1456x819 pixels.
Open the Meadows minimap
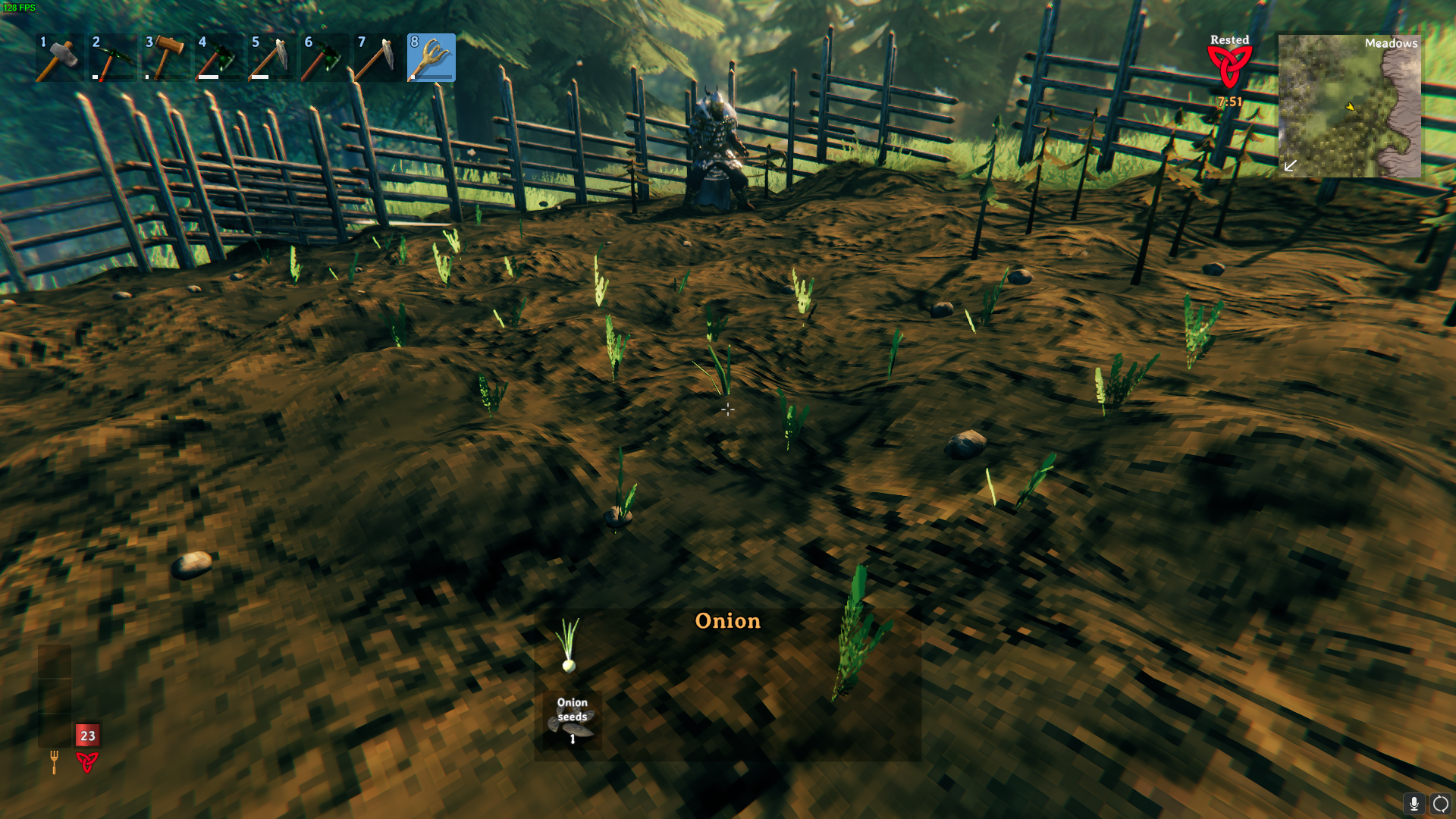(1349, 105)
